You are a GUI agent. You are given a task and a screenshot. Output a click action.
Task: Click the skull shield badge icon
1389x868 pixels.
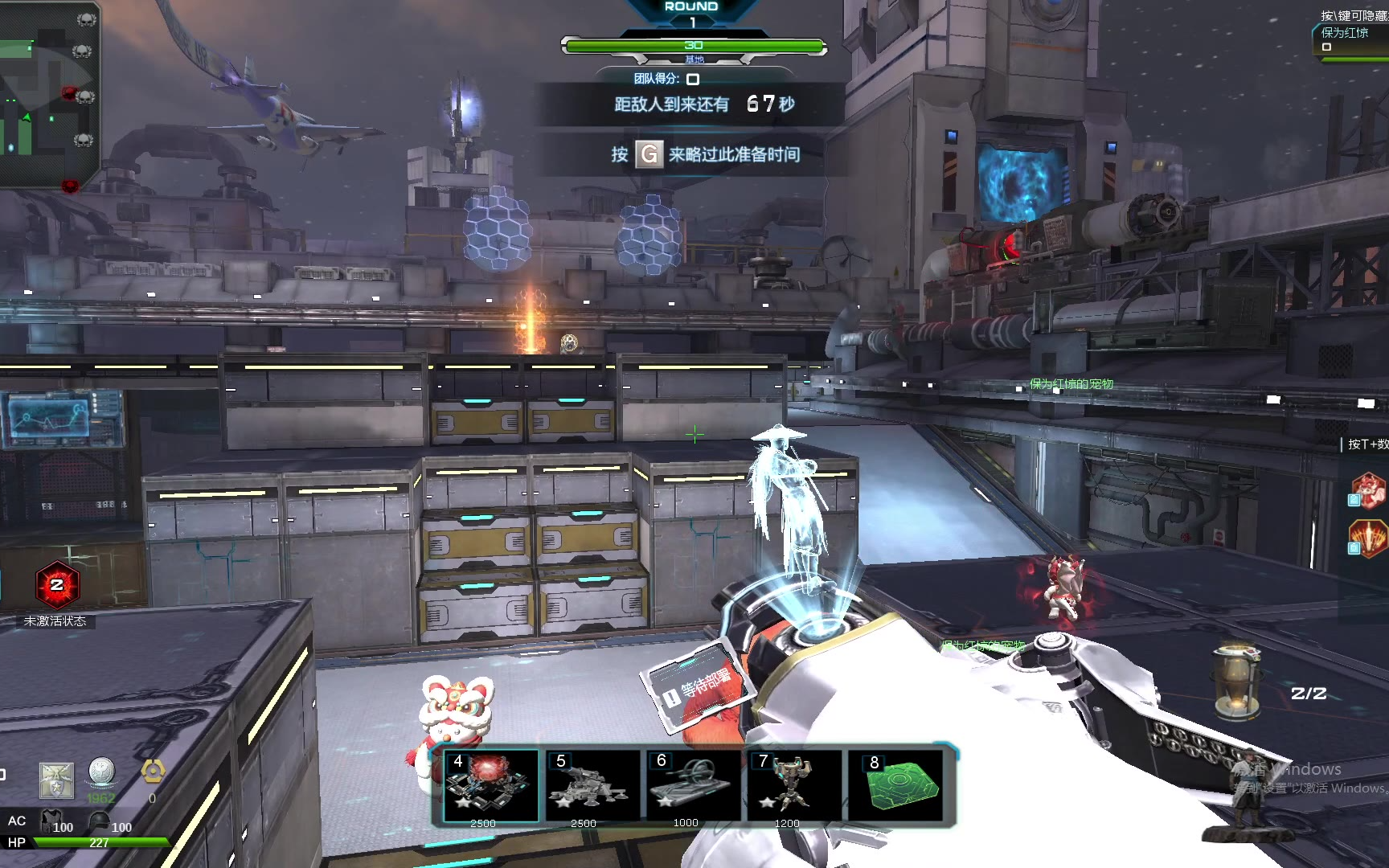57,780
